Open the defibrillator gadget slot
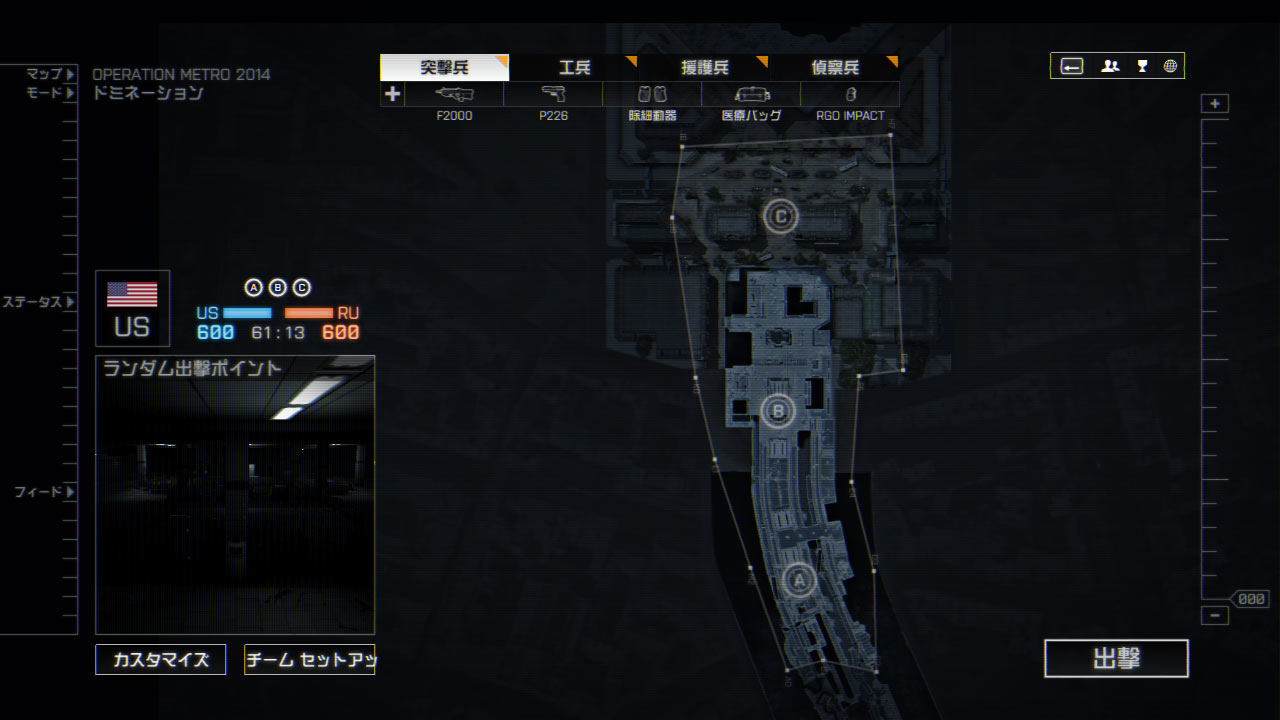This screenshot has height=720, width=1280. (652, 95)
